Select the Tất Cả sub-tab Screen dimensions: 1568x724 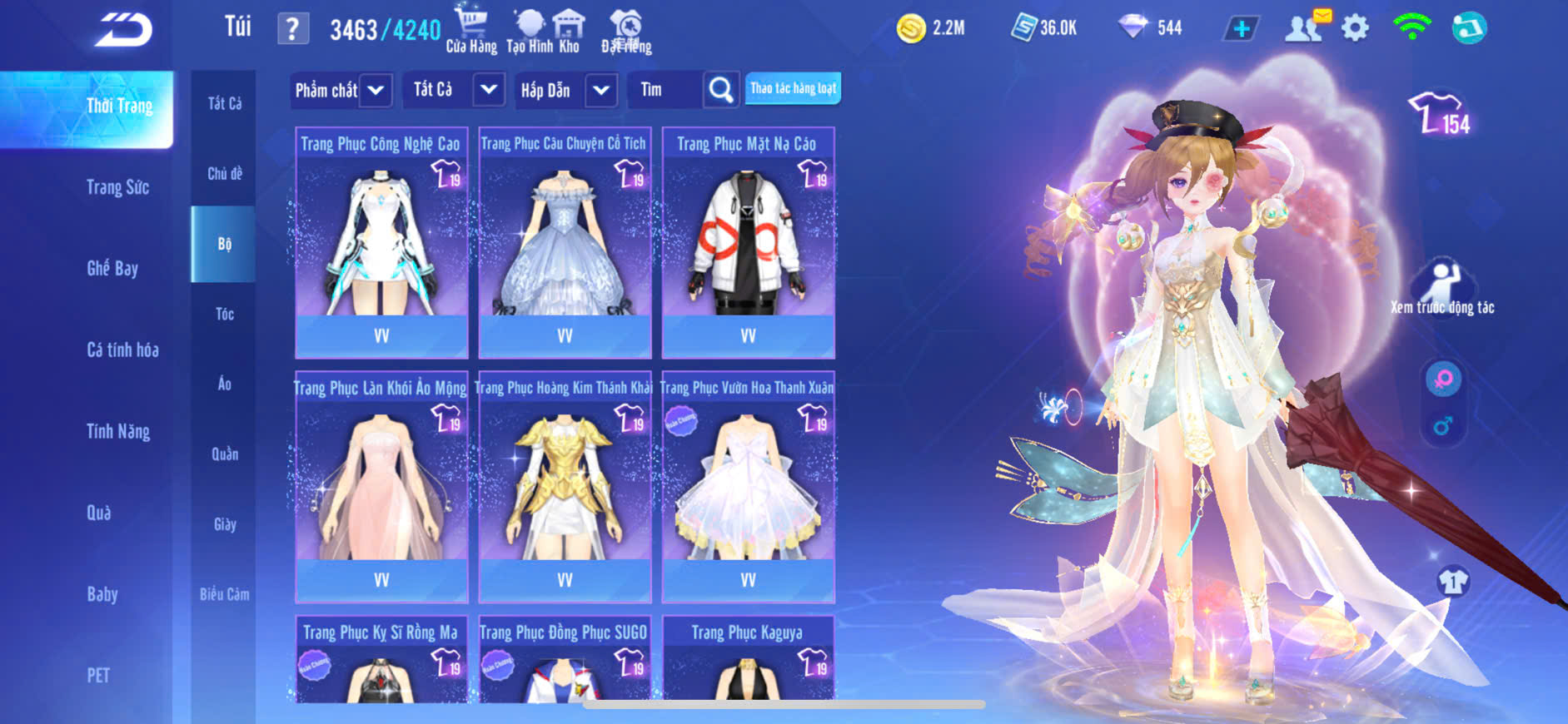pos(224,103)
